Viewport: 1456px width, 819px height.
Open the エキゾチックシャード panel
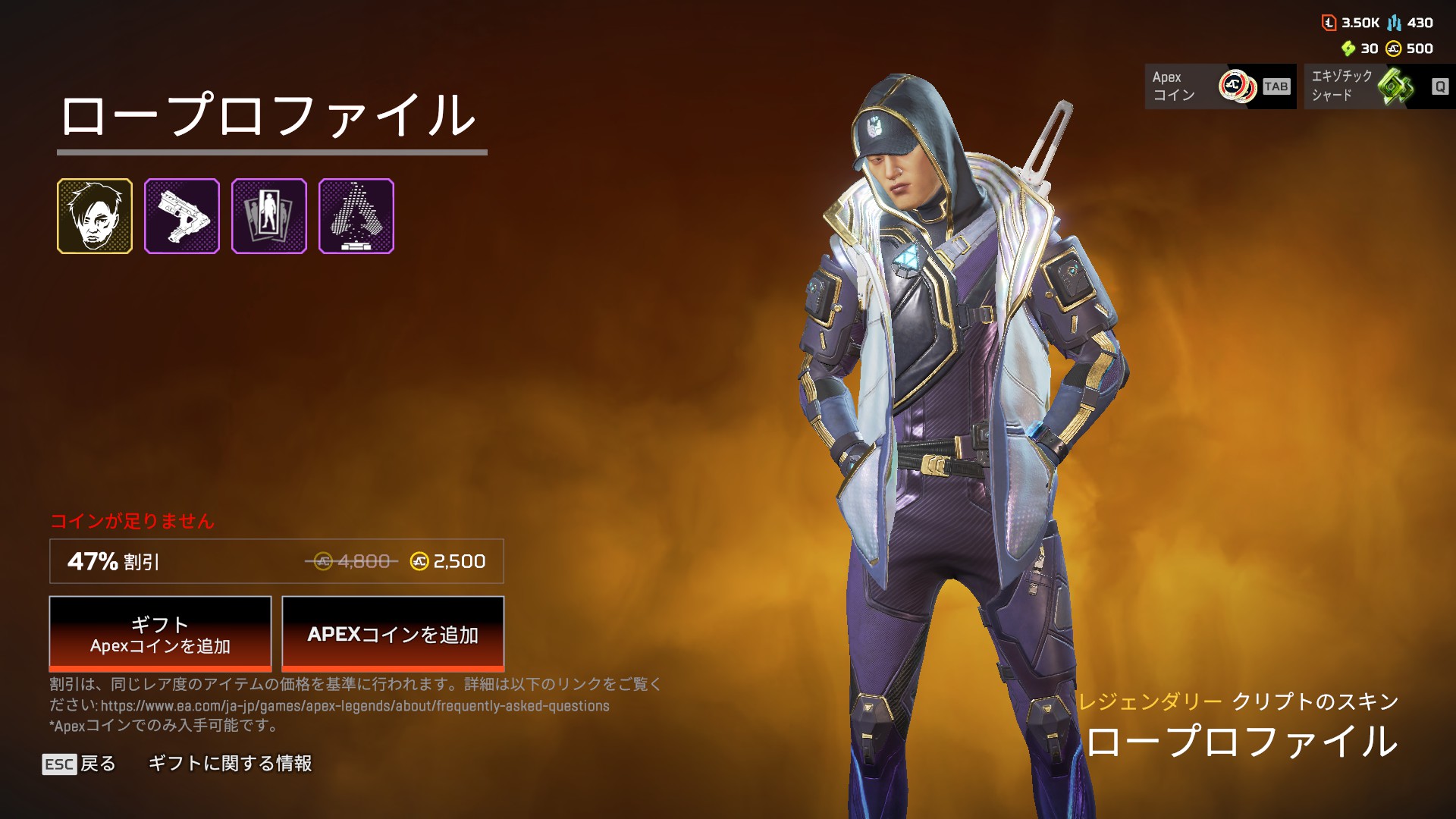coord(1379,86)
